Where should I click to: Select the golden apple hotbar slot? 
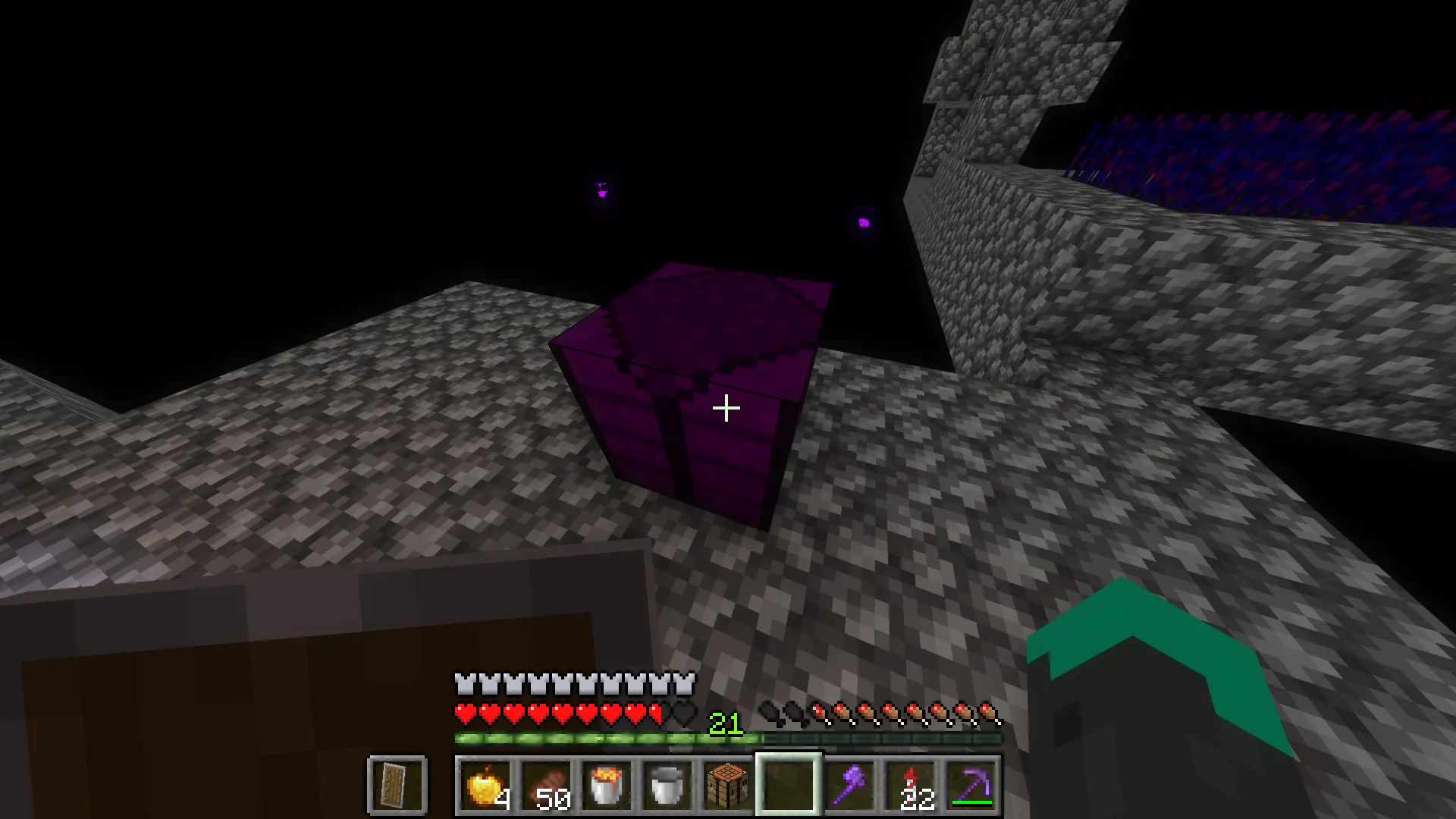[487, 785]
